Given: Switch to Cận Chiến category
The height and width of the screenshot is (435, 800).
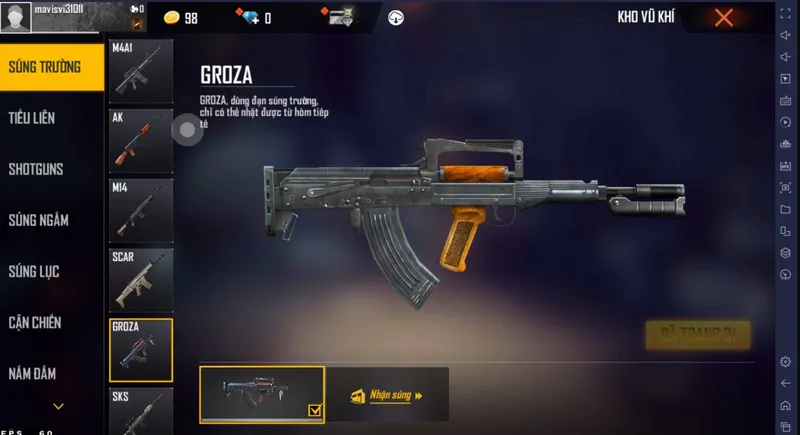Looking at the screenshot, I should click(35, 322).
